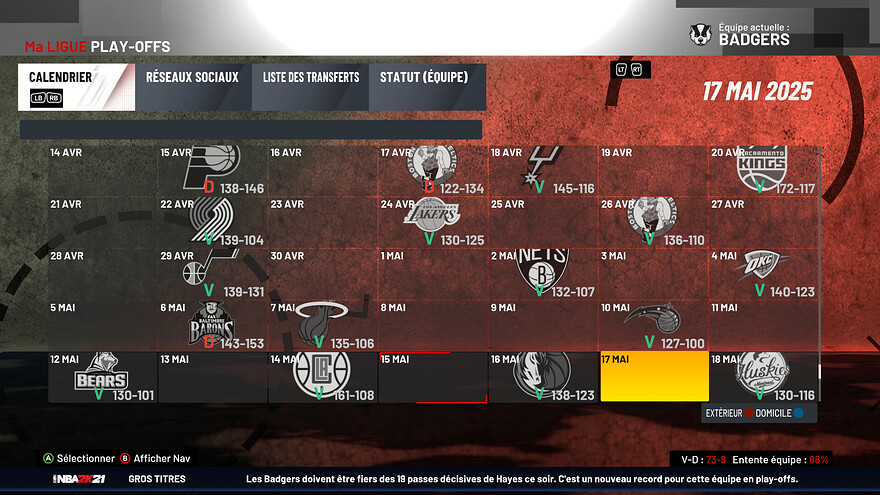Screen dimensions: 880x495
Task: Select the Statut (Équipe) tab
Action: pos(426,87)
